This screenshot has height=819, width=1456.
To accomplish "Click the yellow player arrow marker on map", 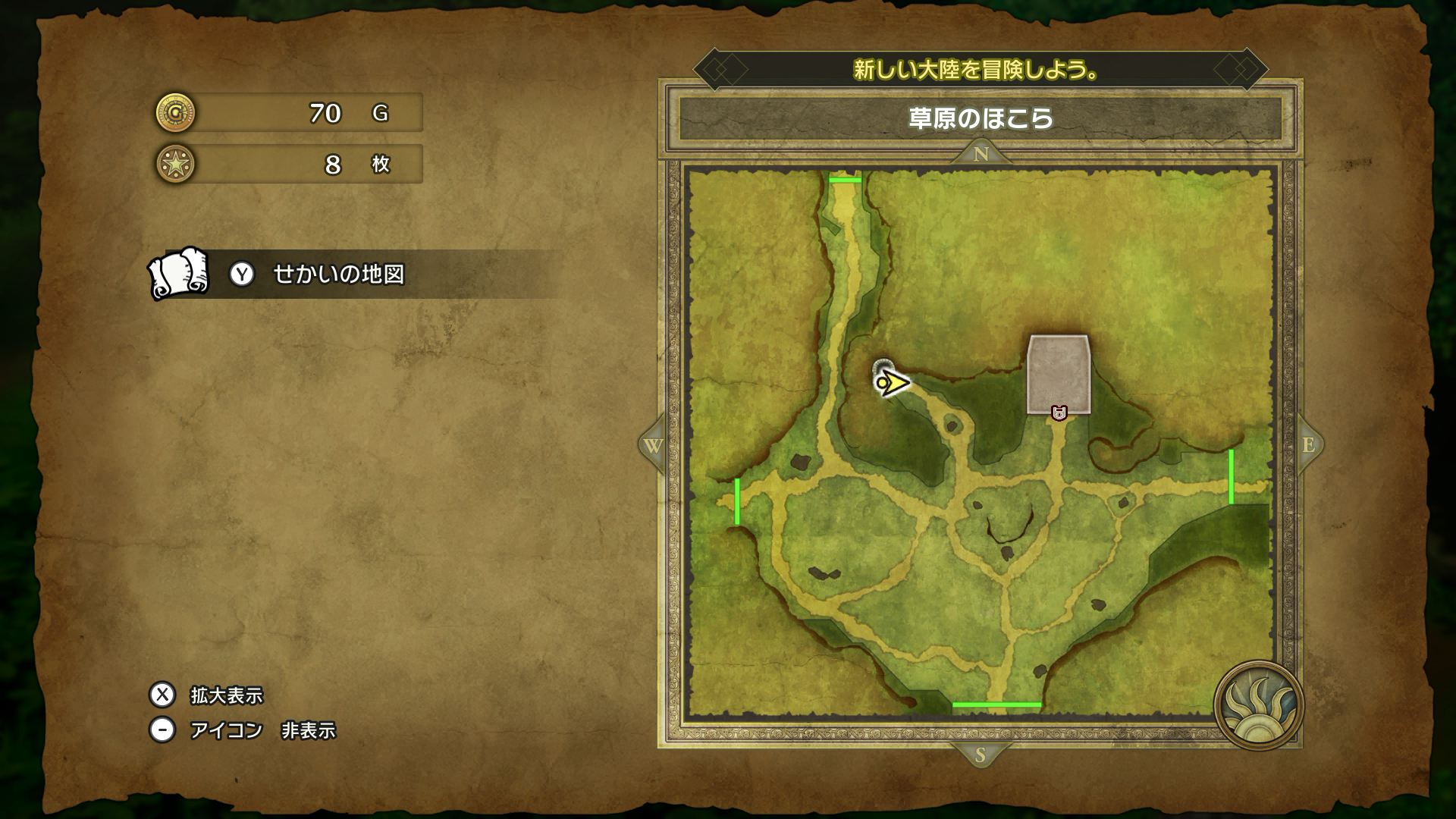I will pos(893,383).
